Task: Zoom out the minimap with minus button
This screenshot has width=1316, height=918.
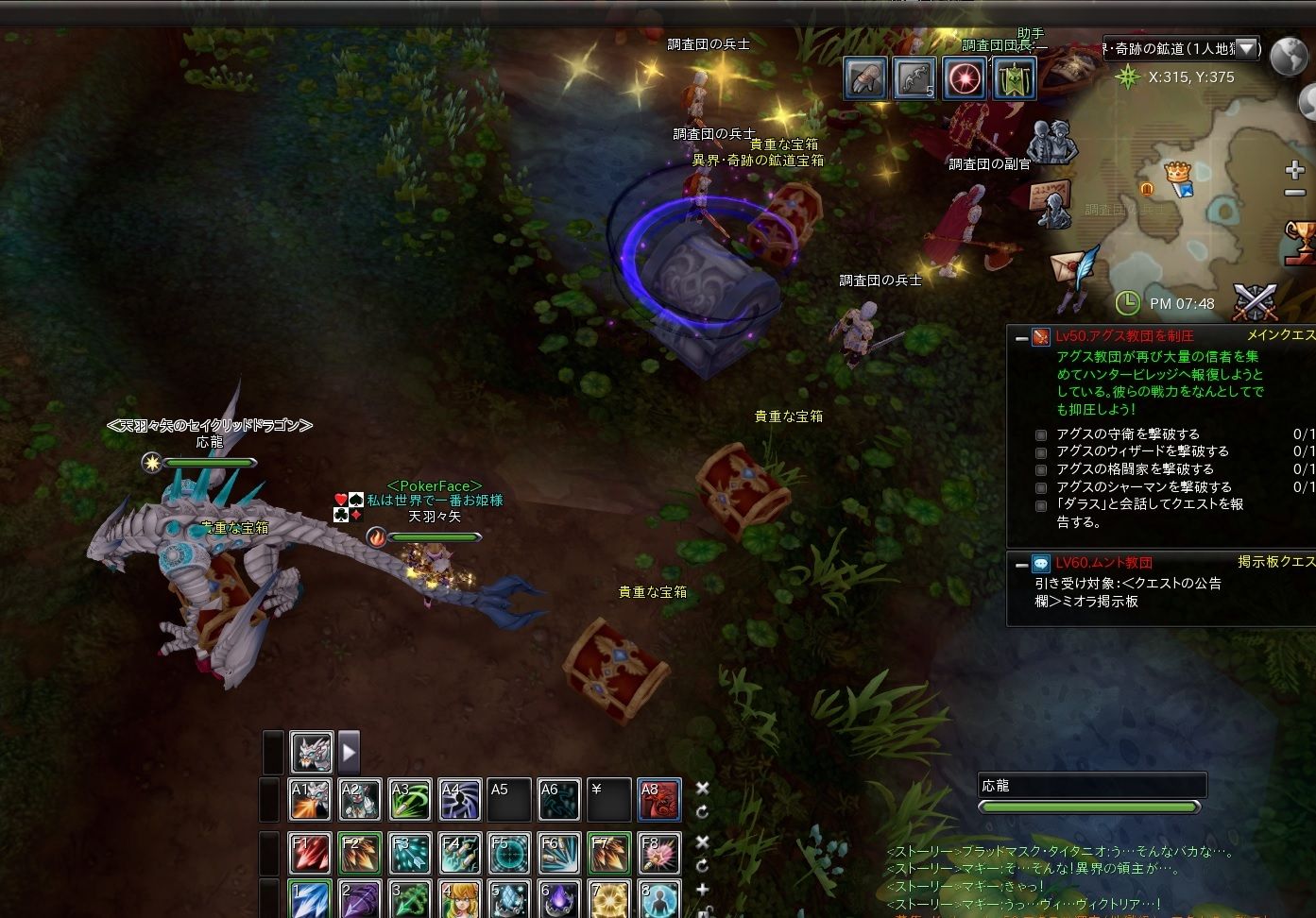Action: (x=1295, y=193)
